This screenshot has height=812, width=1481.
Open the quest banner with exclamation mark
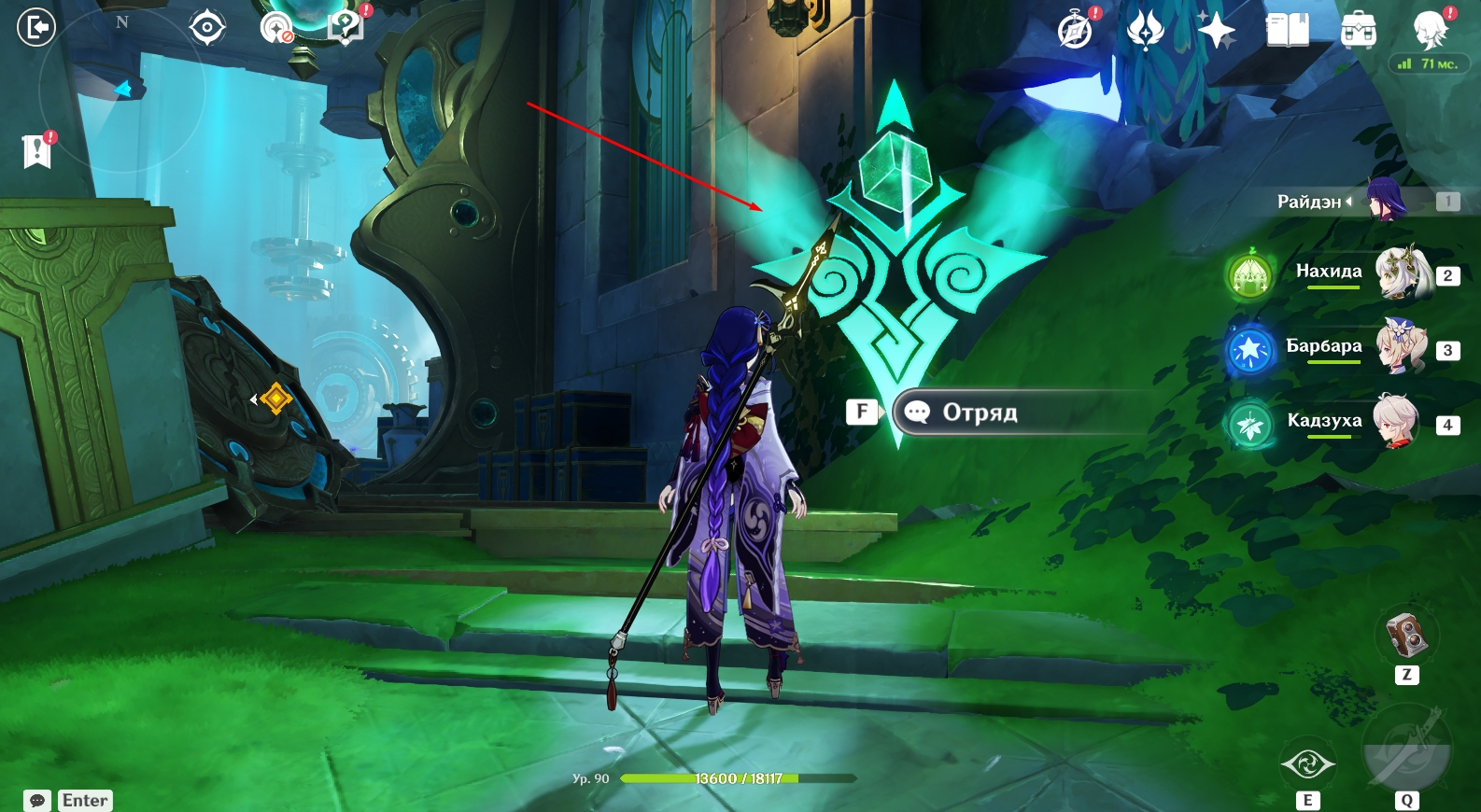click(x=37, y=150)
